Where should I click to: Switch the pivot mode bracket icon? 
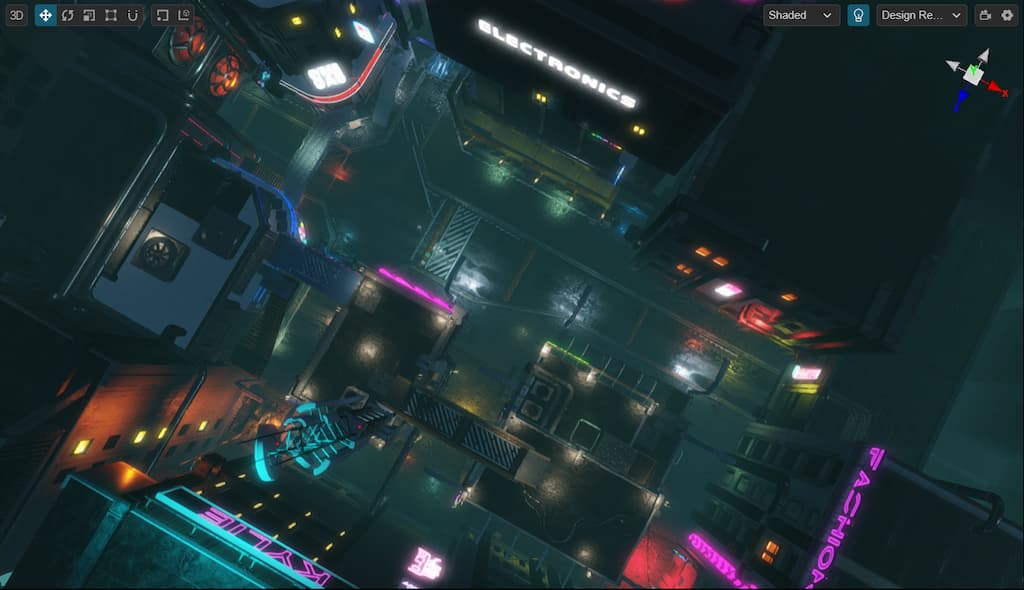(x=162, y=15)
